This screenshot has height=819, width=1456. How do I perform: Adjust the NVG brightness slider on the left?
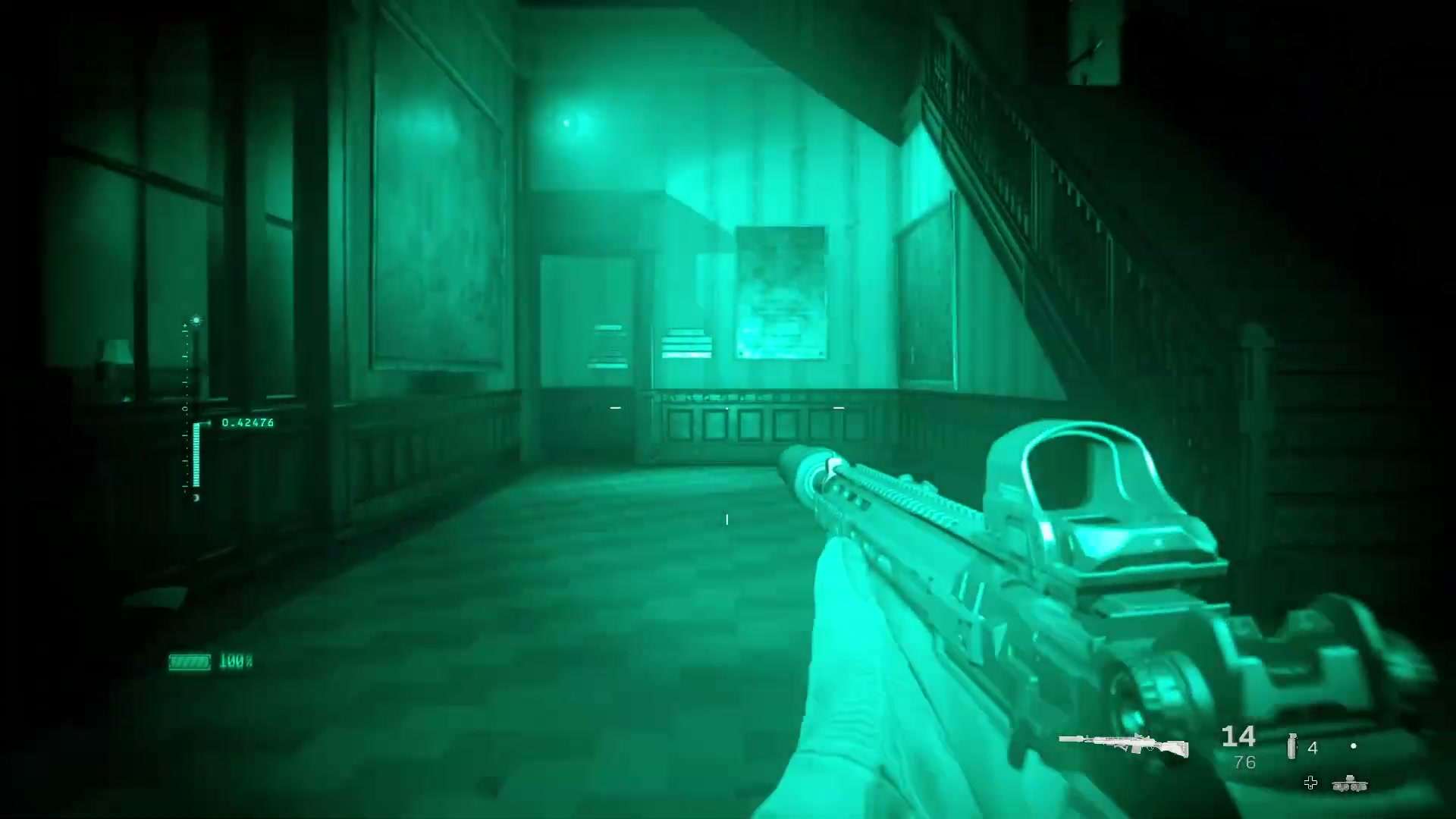tap(197, 453)
